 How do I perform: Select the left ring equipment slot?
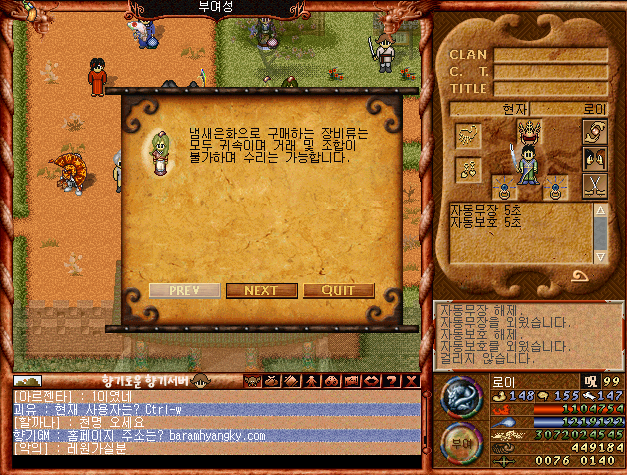[506, 185]
